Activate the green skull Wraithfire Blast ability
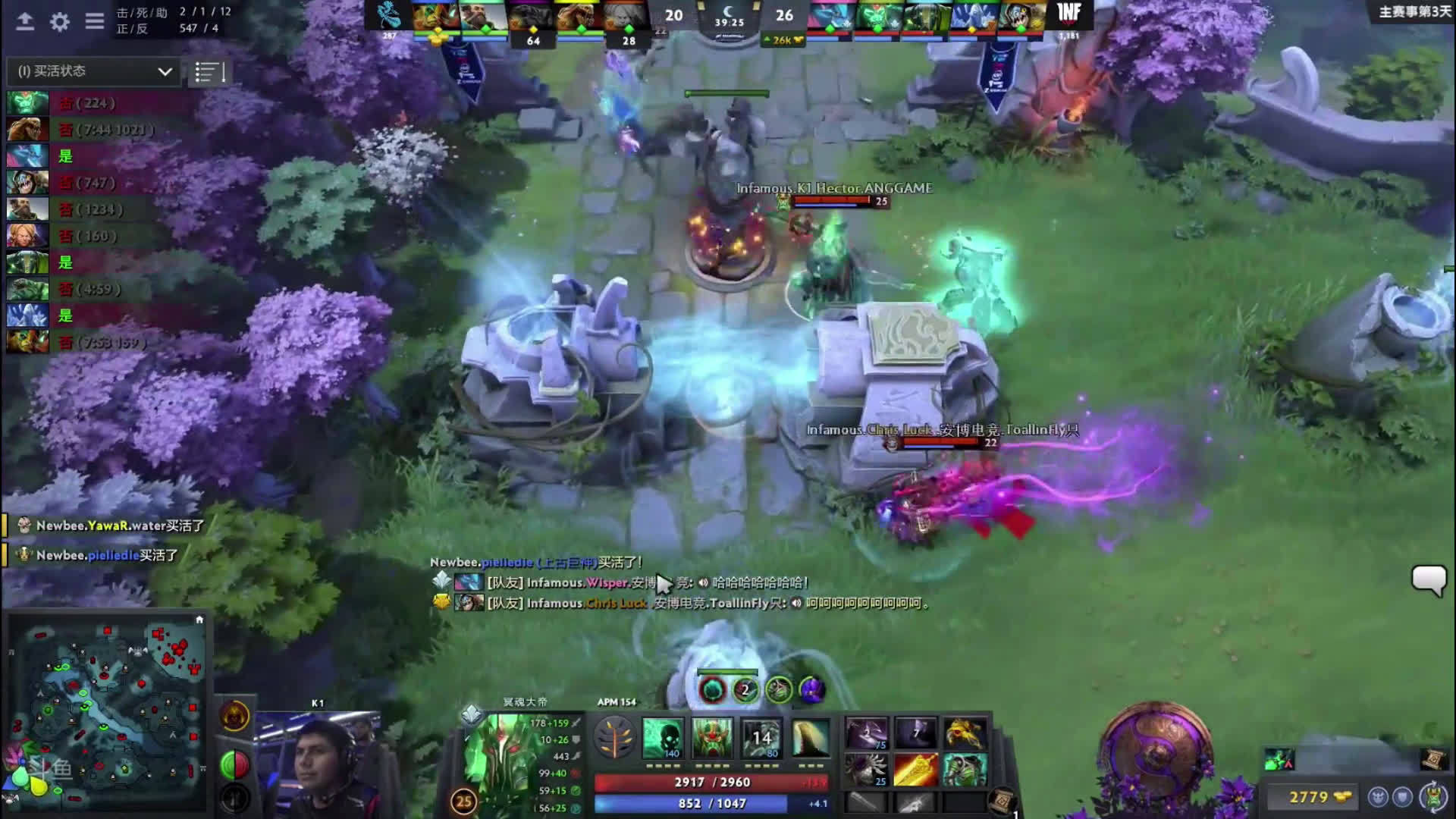The image size is (1456, 819). coord(662,738)
